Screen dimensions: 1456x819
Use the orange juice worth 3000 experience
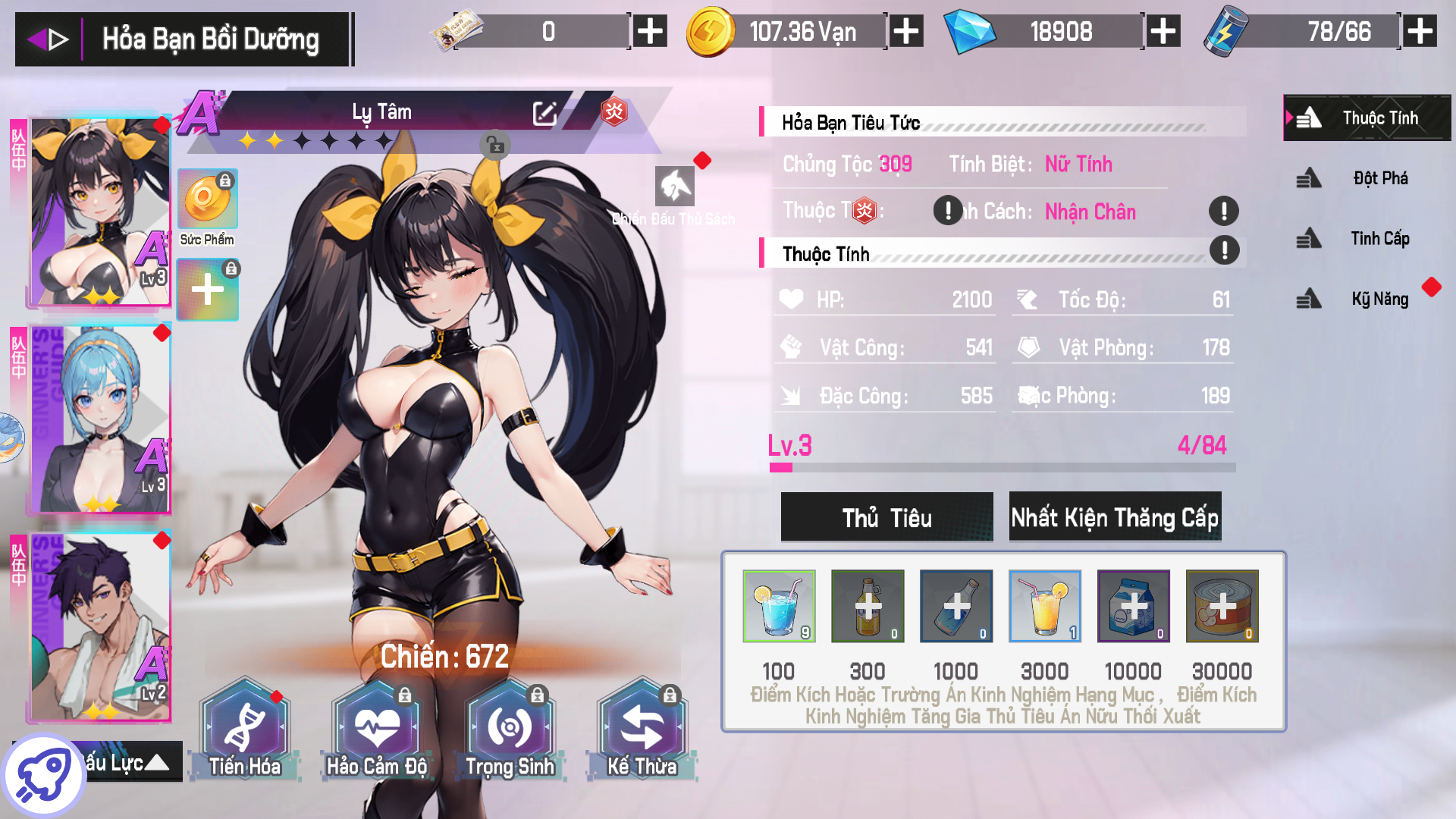(1044, 606)
